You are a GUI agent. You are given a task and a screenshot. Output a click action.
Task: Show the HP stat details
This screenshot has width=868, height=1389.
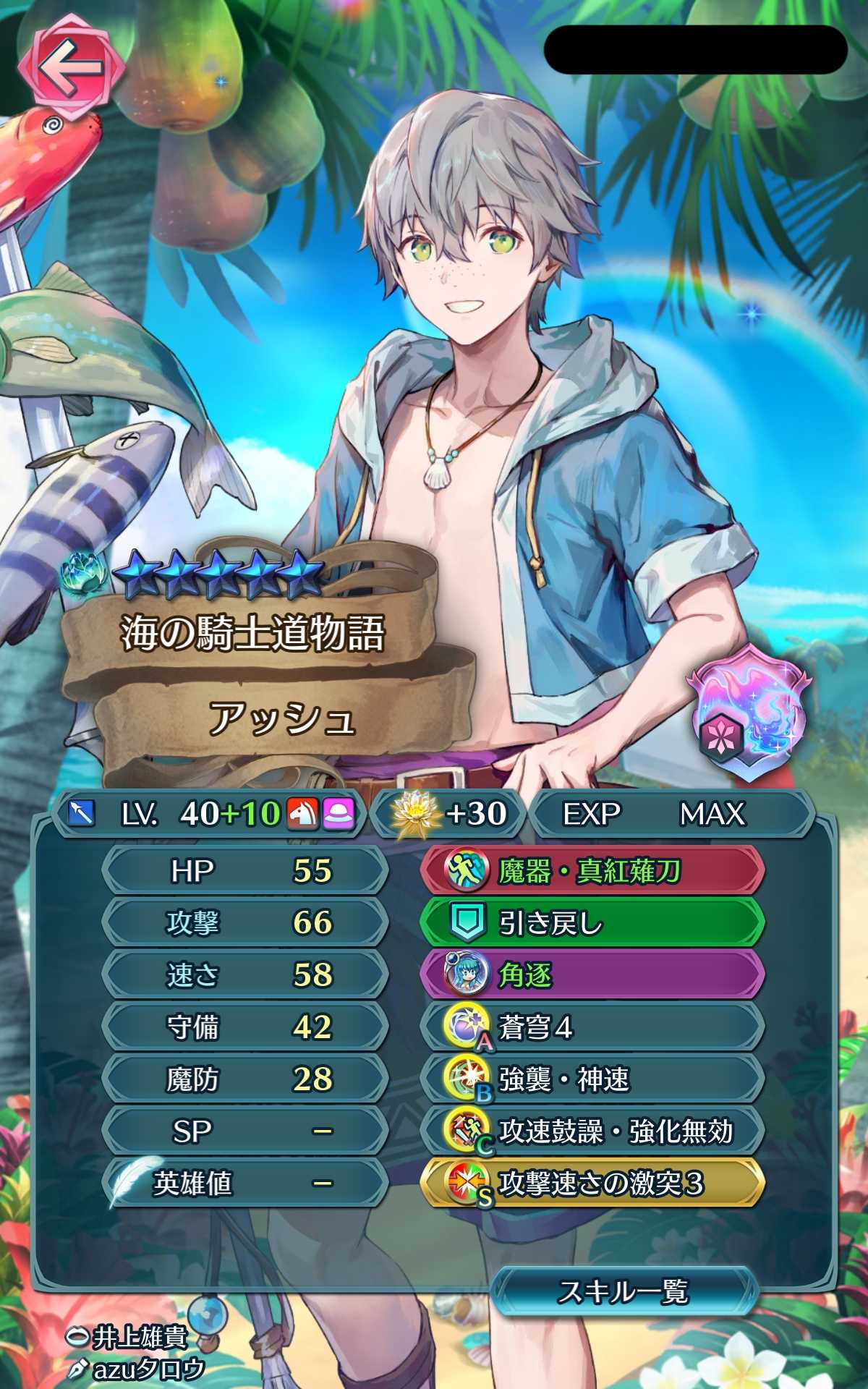pos(246,871)
